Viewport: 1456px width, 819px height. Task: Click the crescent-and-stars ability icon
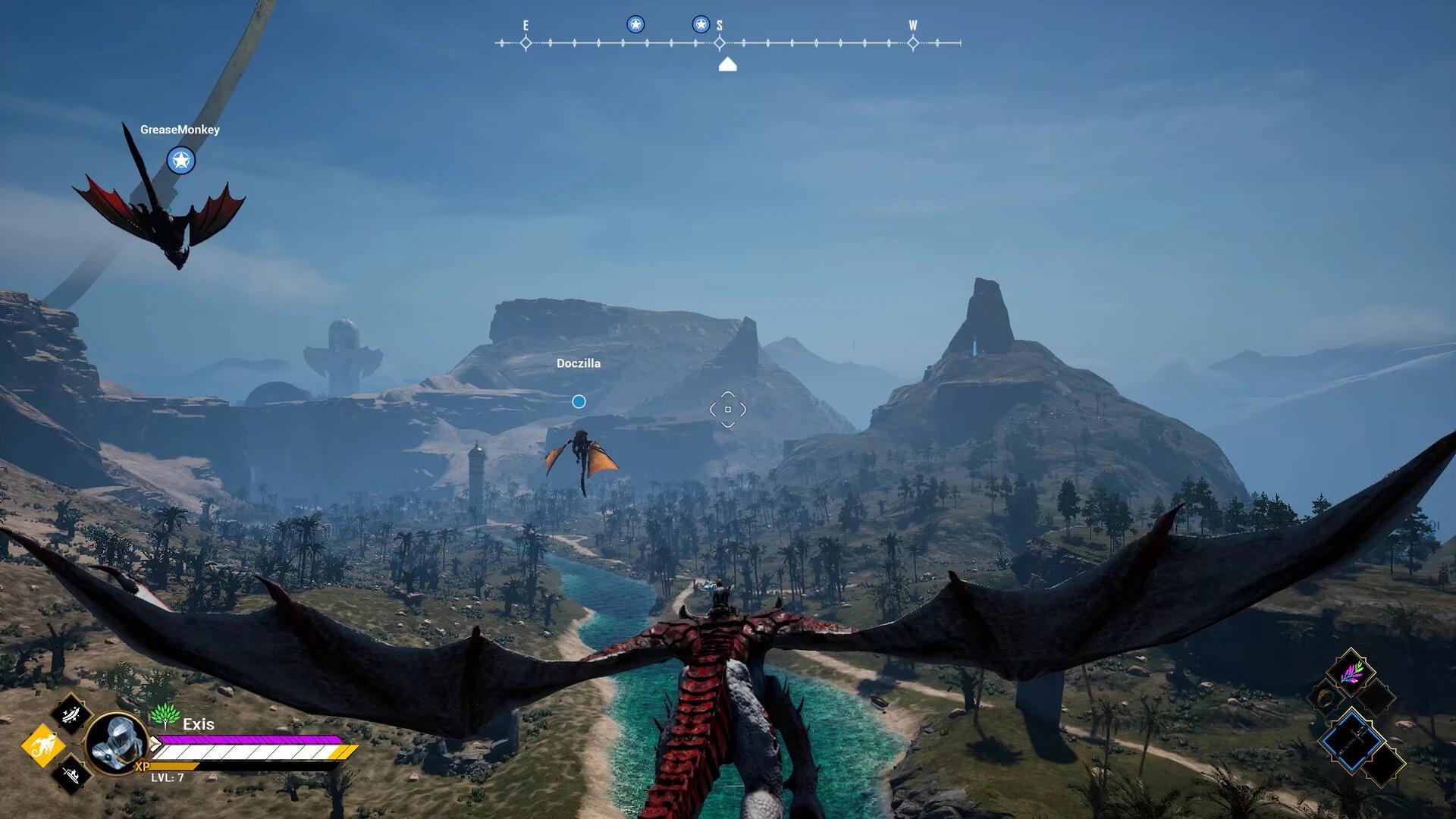(x=71, y=717)
